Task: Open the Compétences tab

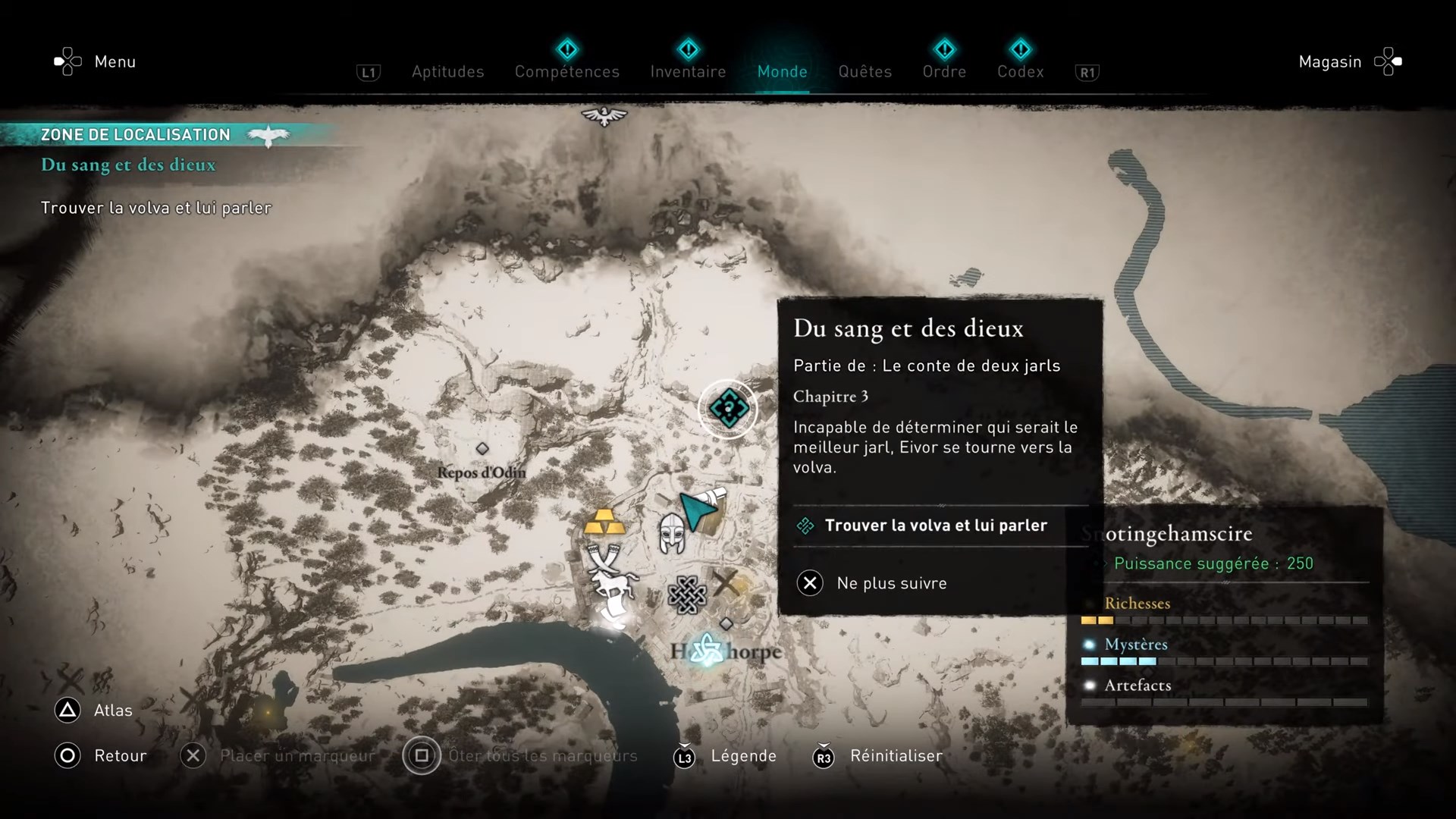Action: tap(566, 71)
